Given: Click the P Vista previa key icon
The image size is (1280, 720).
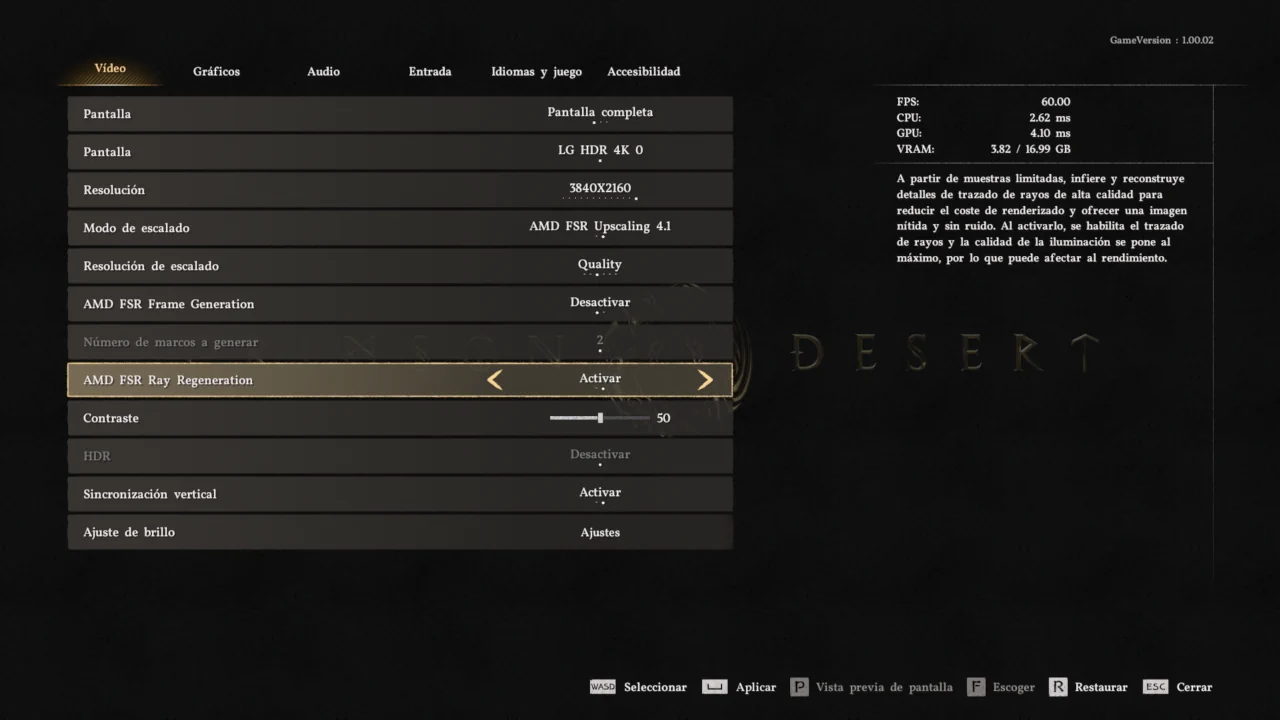Looking at the screenshot, I should pyautogui.click(x=799, y=687).
